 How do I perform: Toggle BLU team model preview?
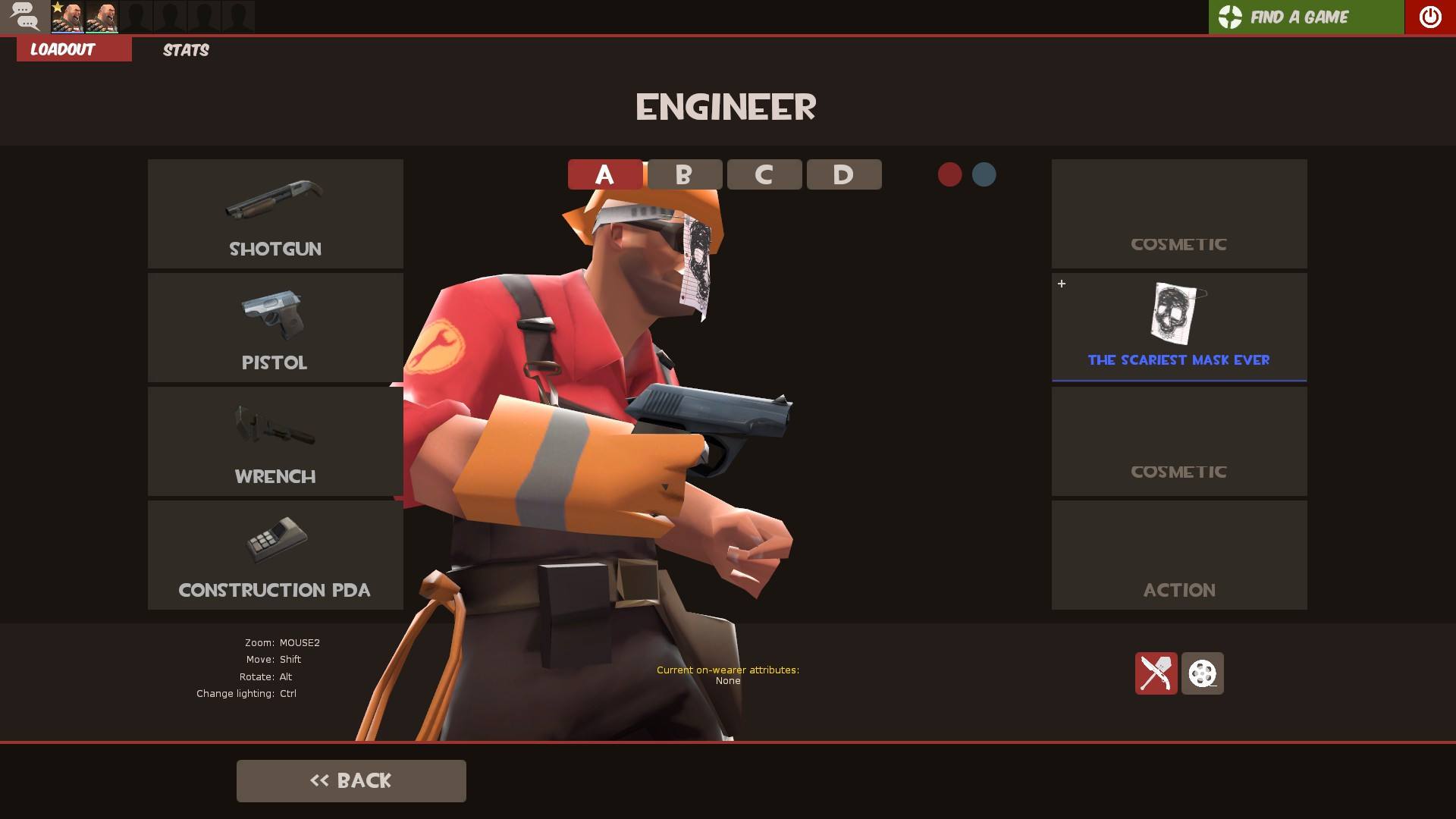984,174
